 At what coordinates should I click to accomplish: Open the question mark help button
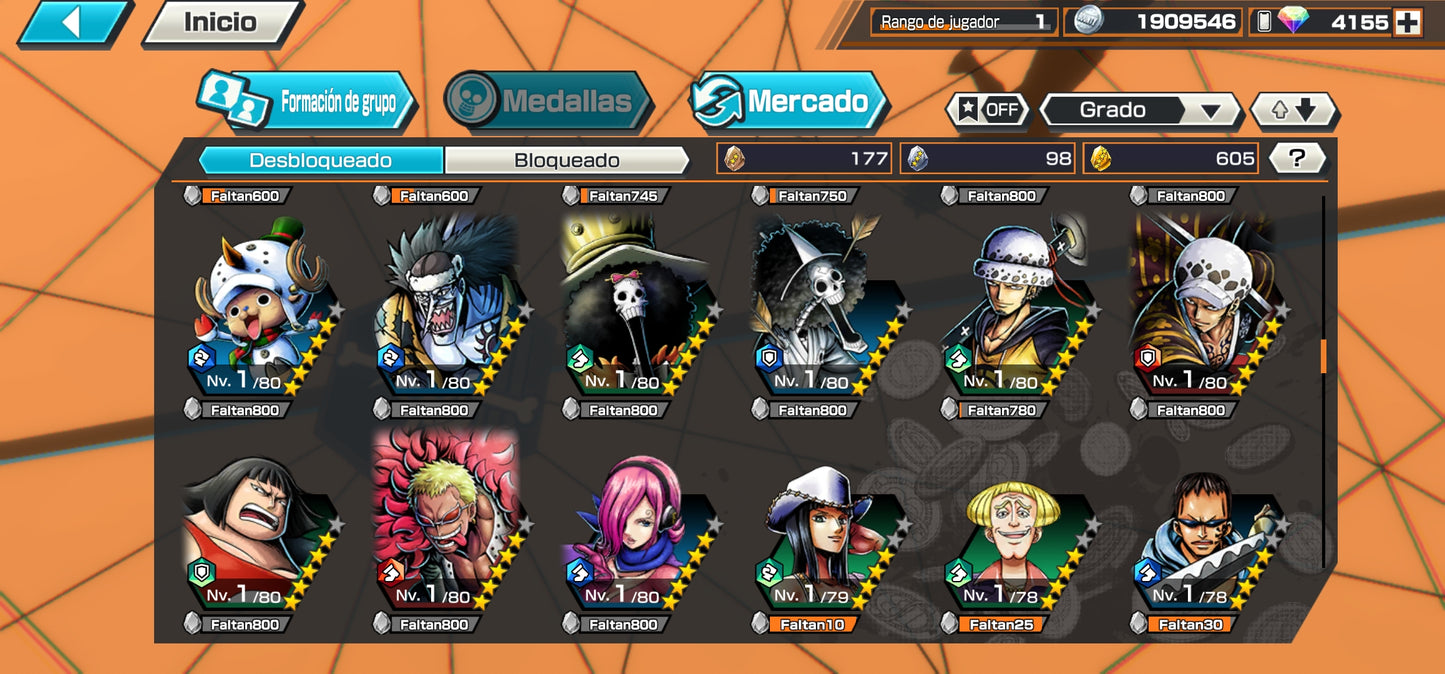pos(1297,158)
